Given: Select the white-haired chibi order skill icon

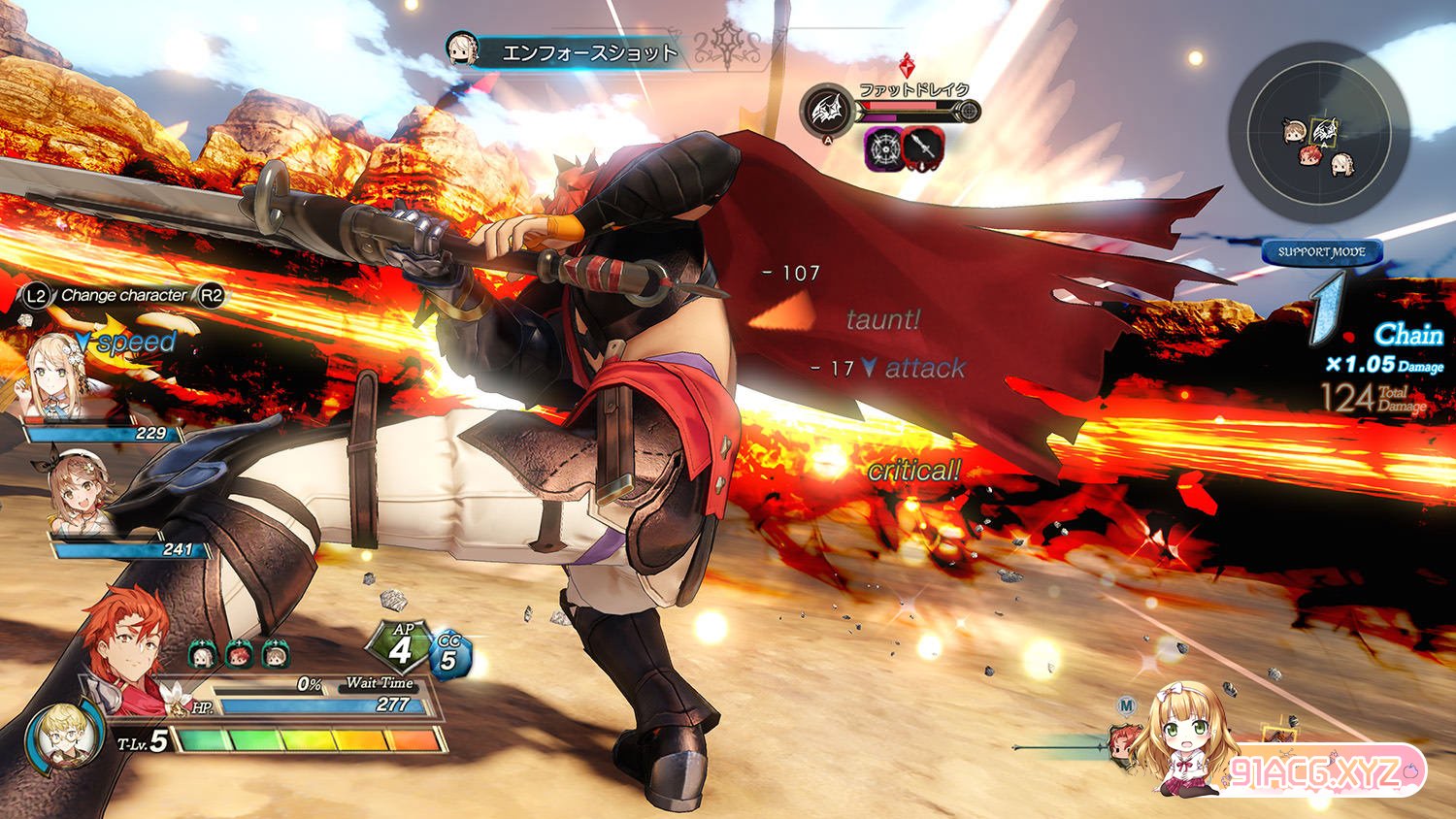Looking at the screenshot, I should coord(202,655).
